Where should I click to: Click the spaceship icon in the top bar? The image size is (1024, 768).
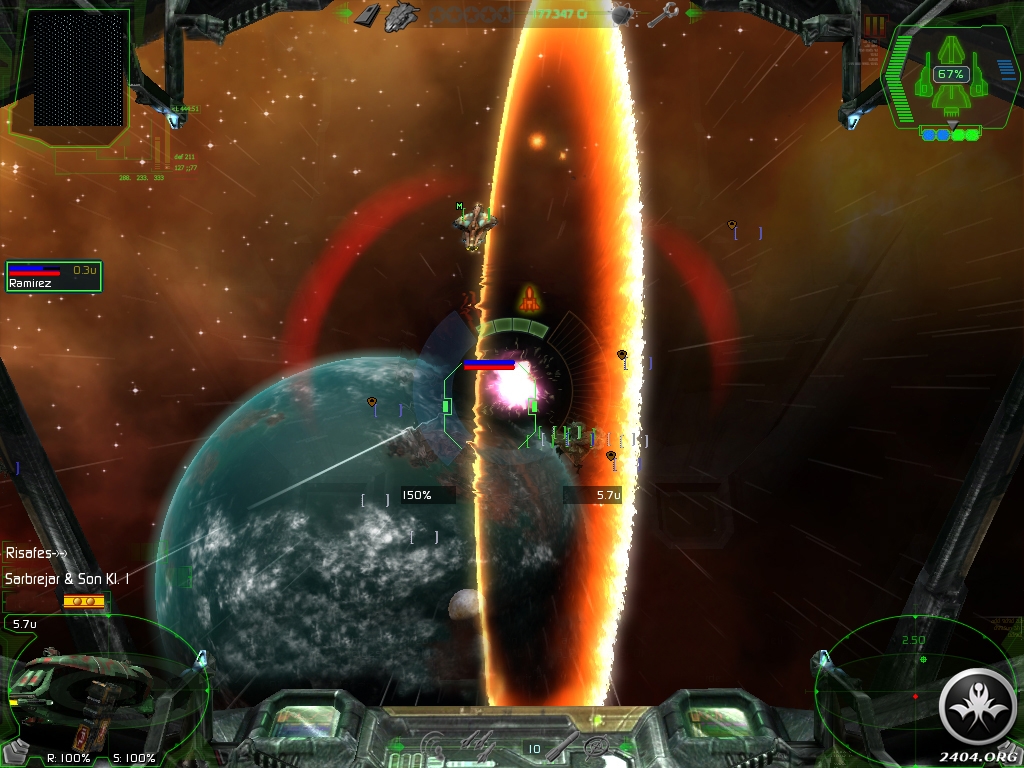402,14
